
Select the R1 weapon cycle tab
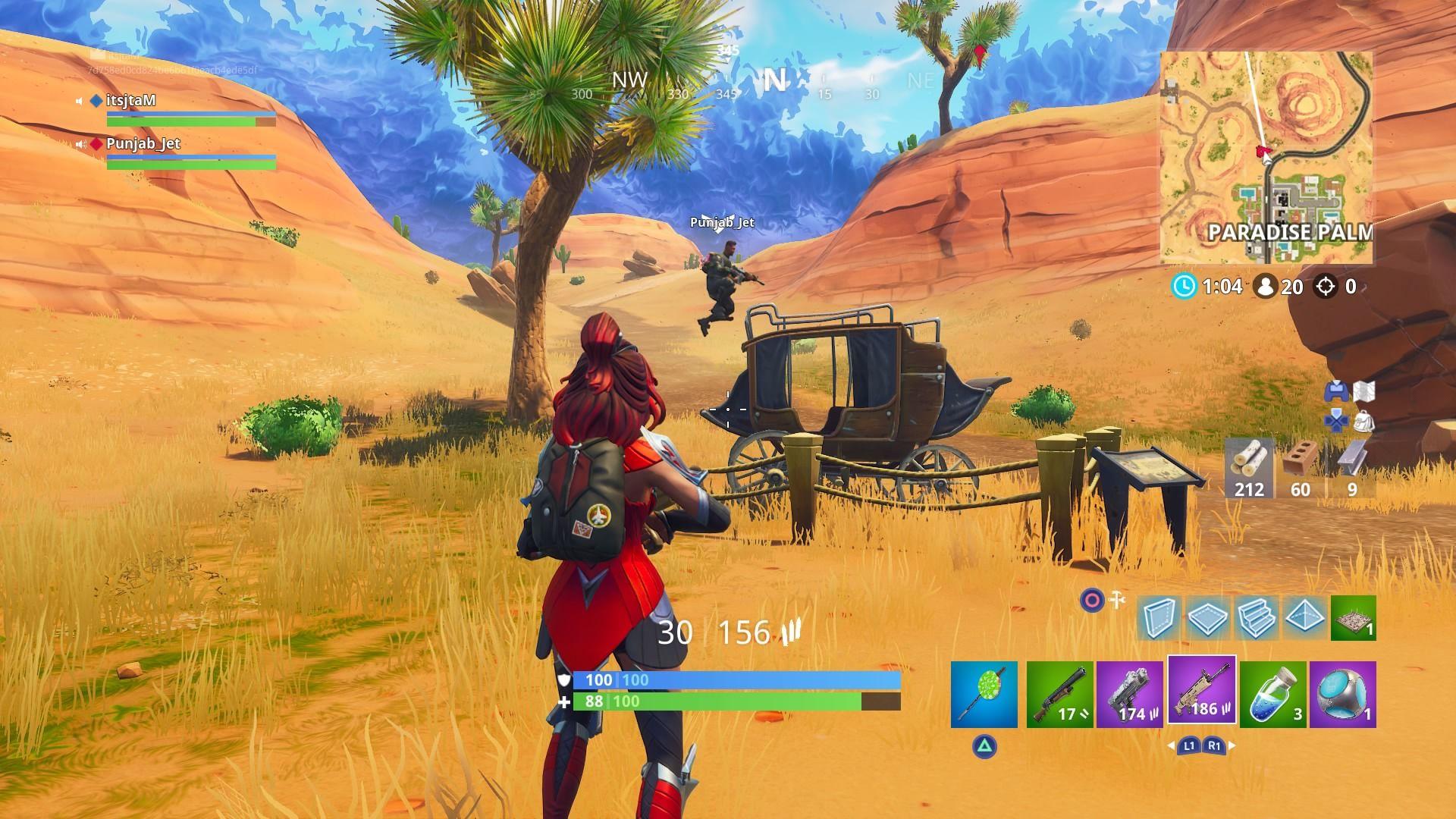pos(1216,747)
